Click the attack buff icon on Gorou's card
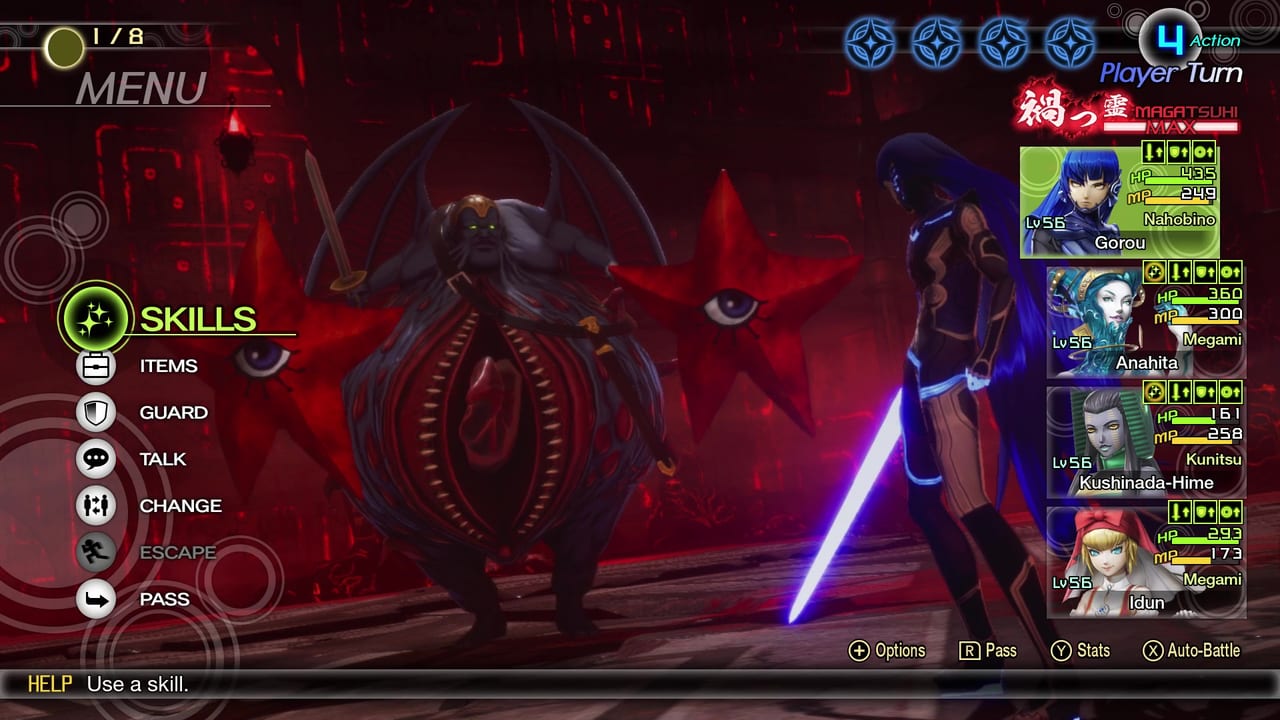 [1152, 153]
